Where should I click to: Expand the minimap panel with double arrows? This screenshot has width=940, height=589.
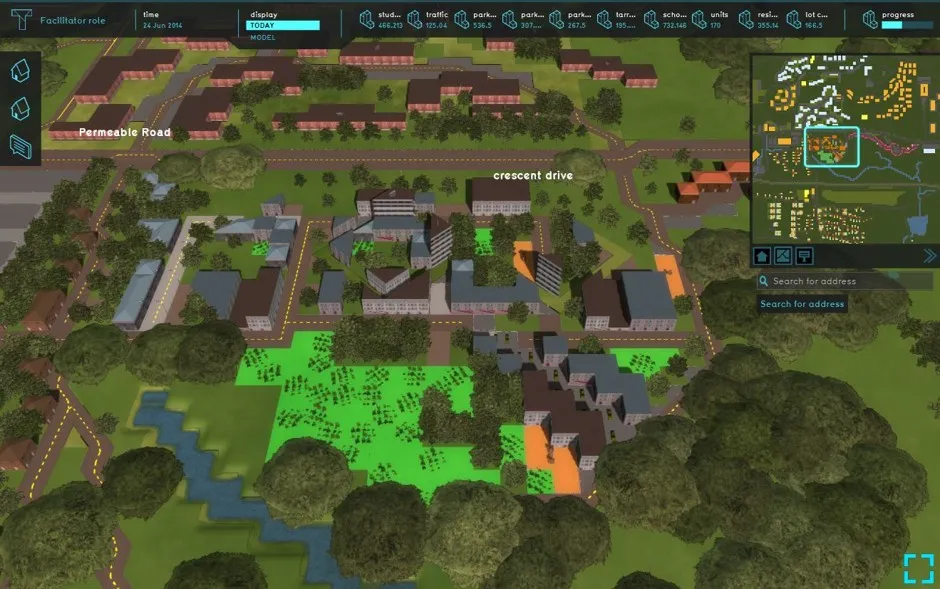(x=930, y=256)
